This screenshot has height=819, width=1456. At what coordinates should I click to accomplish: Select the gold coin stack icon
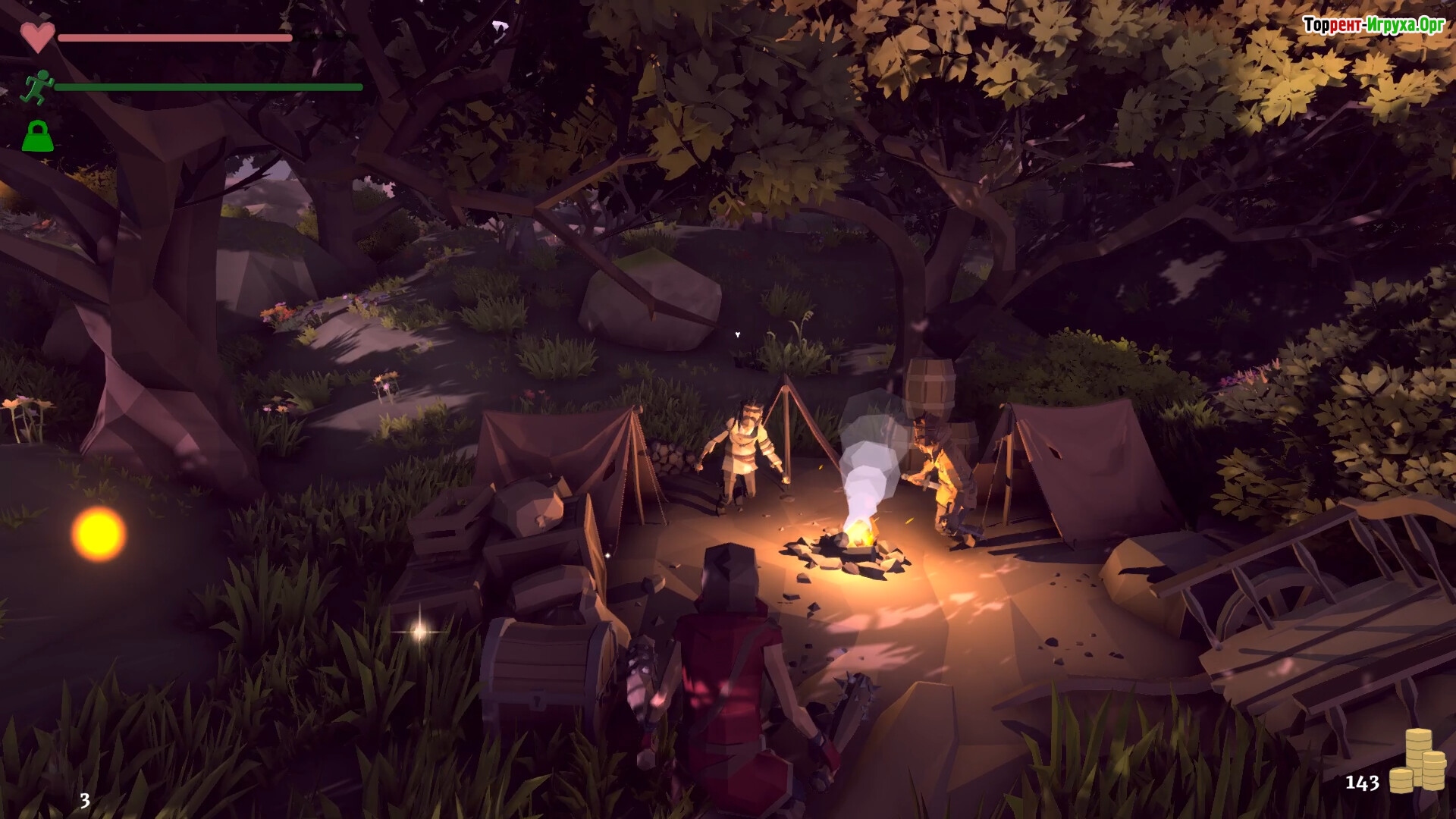pyautogui.click(x=1417, y=761)
